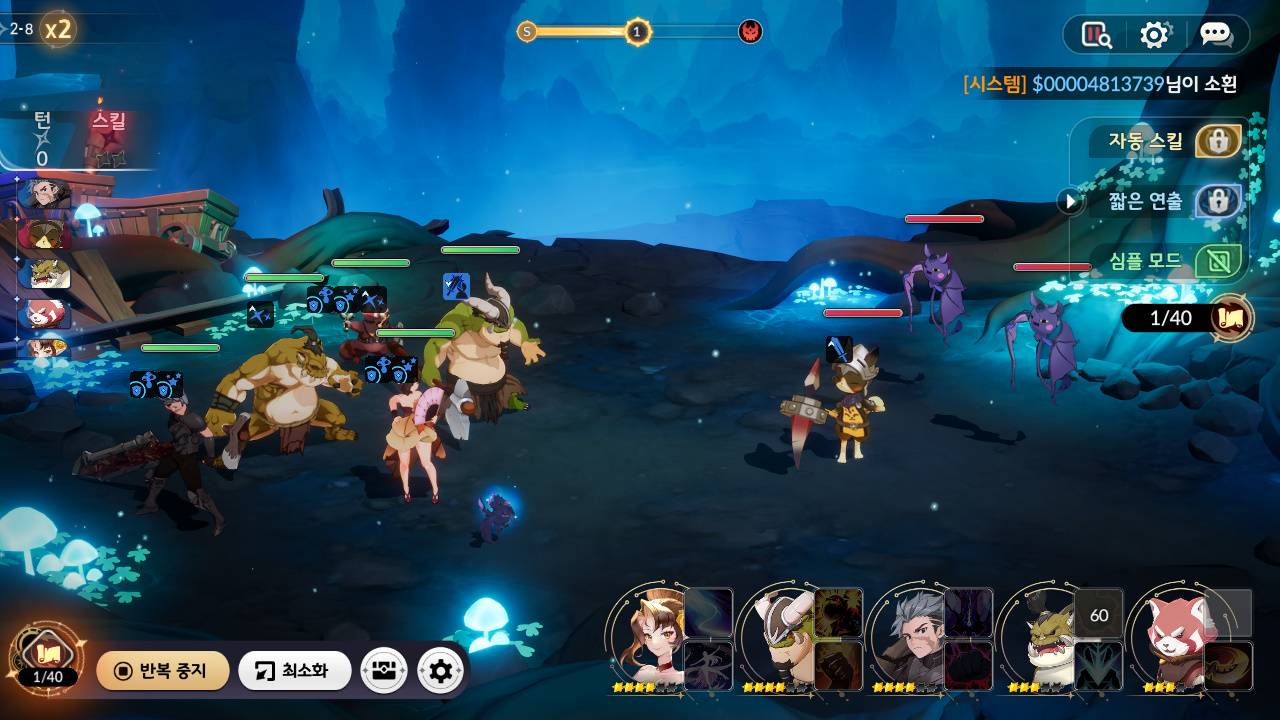Click the 1/40 scroll icon at the right edge
The image size is (1280, 720).
[1231, 318]
